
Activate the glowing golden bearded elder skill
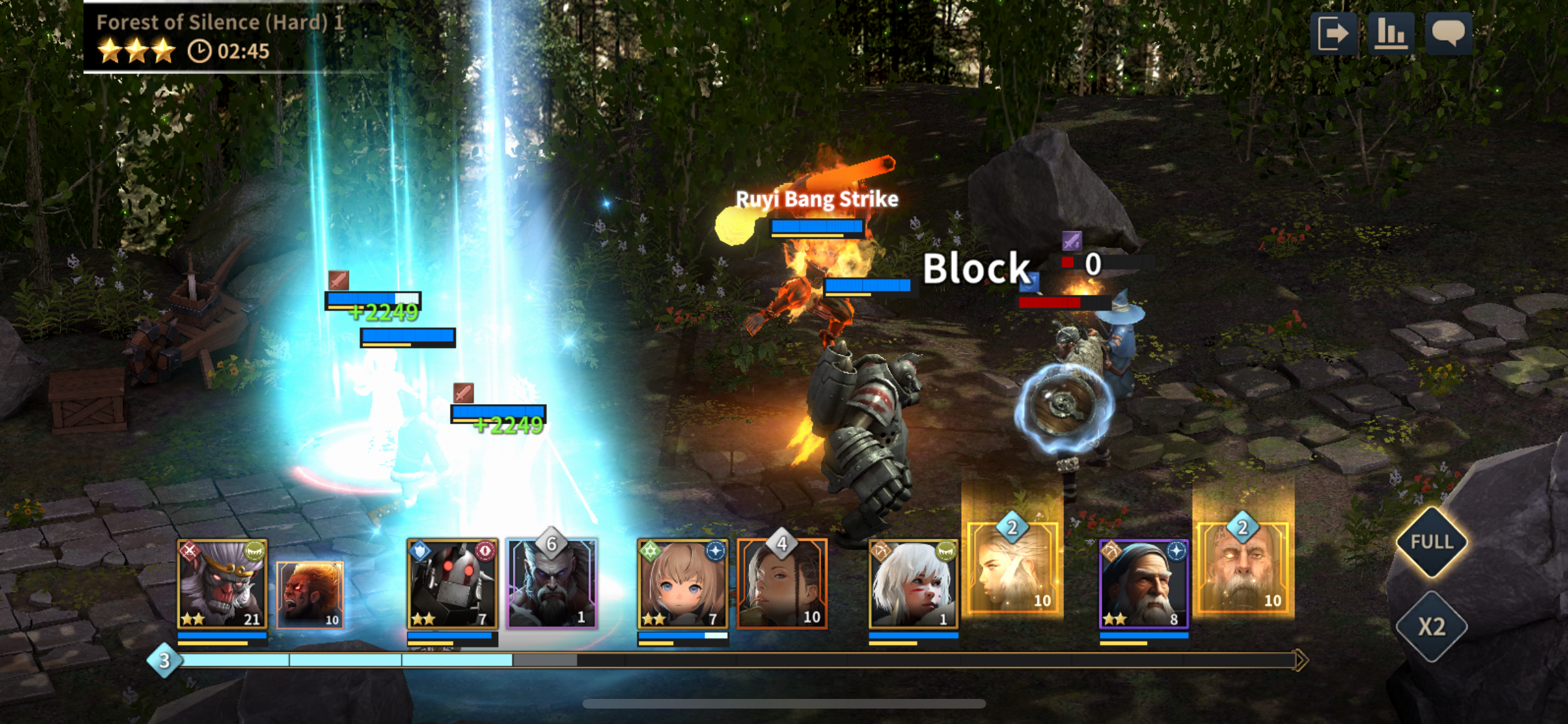pyautogui.click(x=1243, y=568)
